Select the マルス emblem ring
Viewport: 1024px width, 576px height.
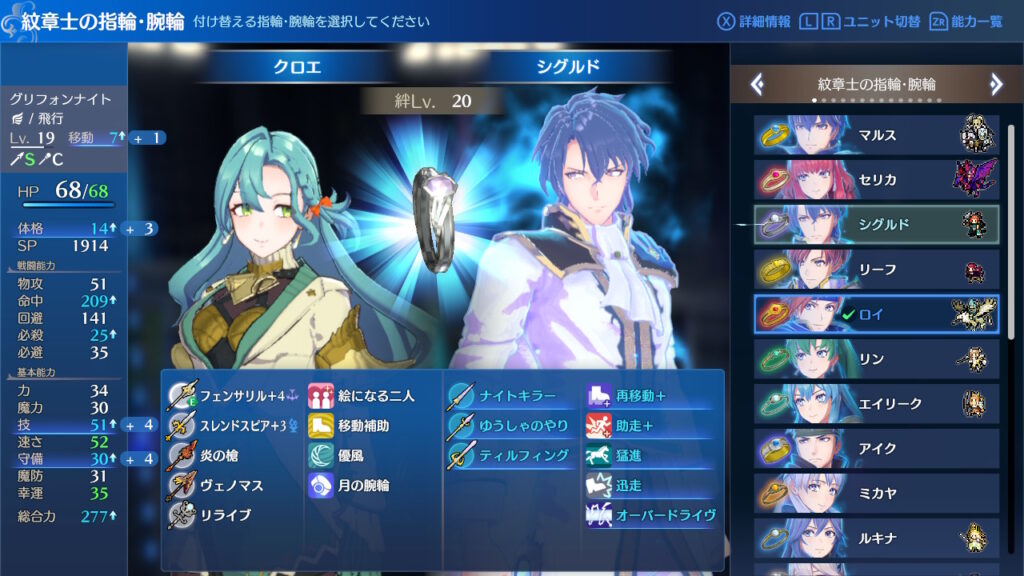[x=876, y=135]
